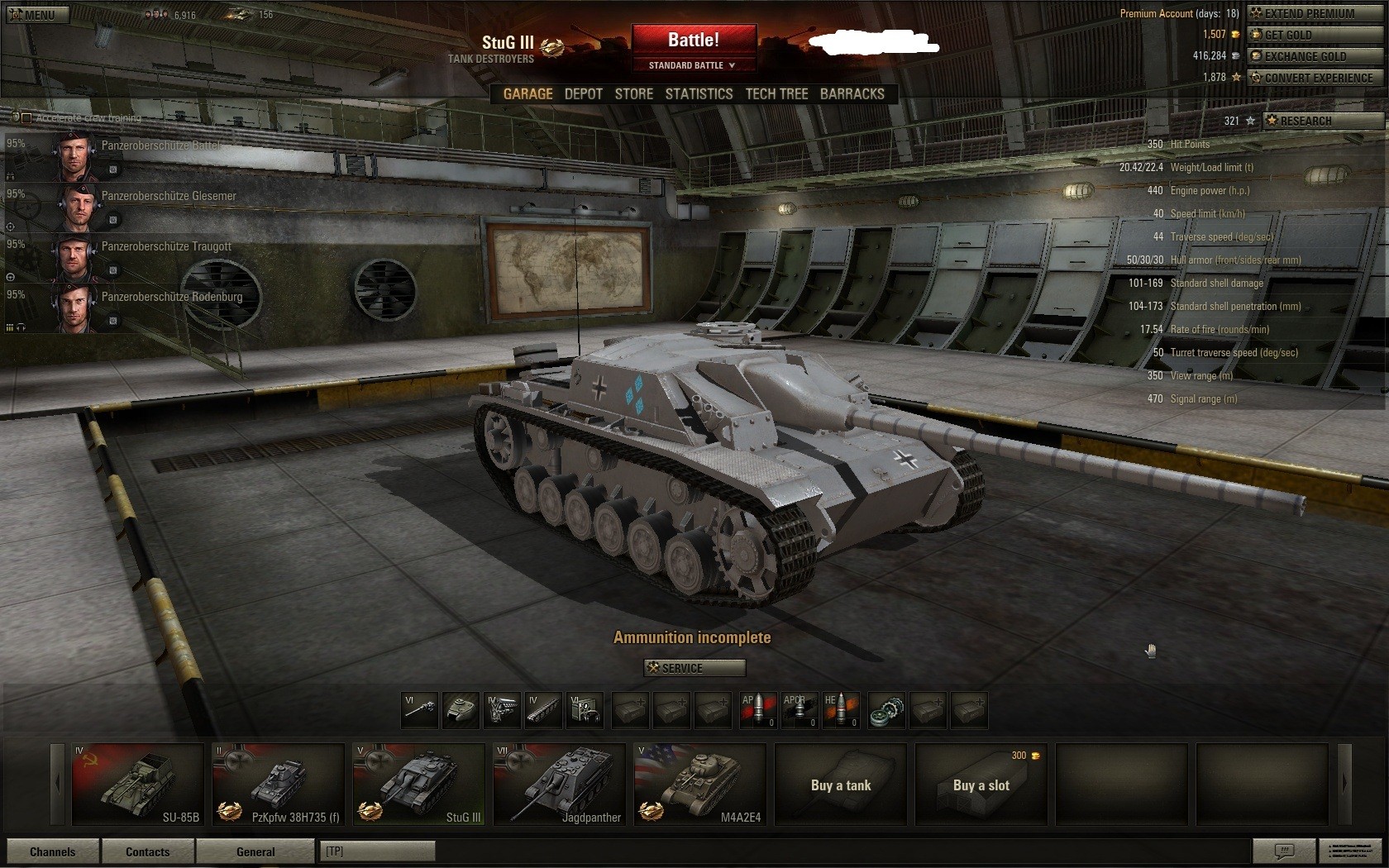Open Convert Experience

click(x=1315, y=78)
